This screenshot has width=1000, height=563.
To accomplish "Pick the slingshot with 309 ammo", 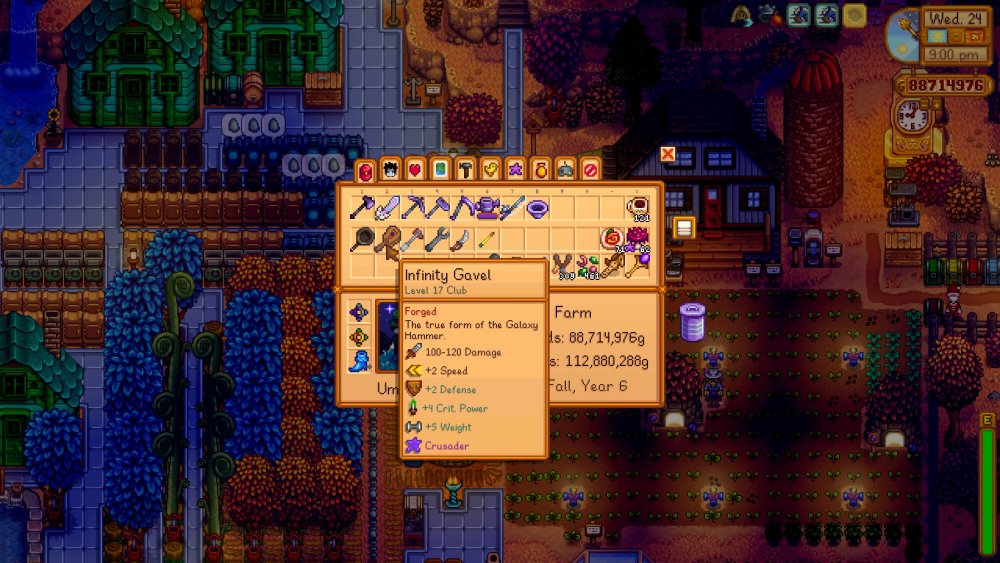I will click(563, 266).
